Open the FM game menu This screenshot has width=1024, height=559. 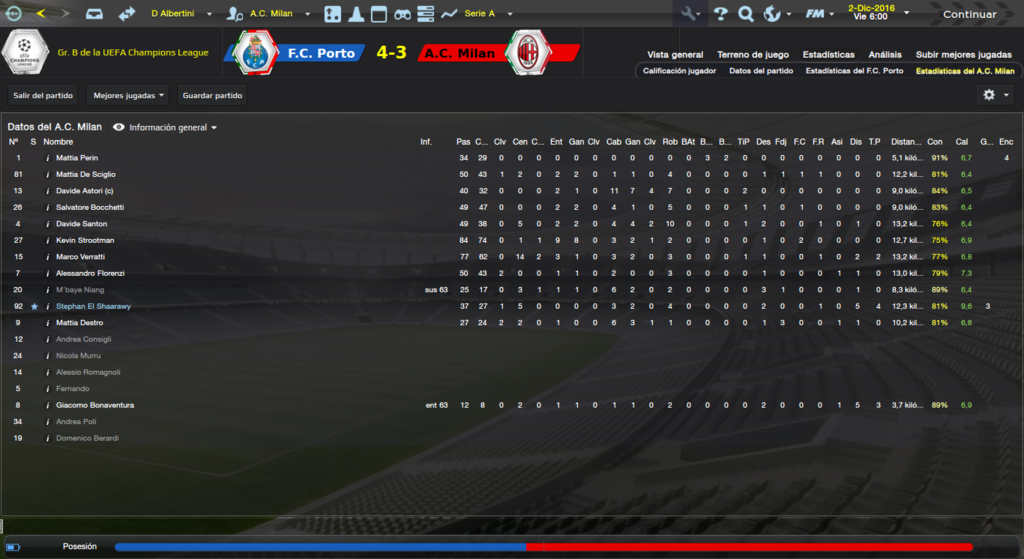click(x=820, y=14)
